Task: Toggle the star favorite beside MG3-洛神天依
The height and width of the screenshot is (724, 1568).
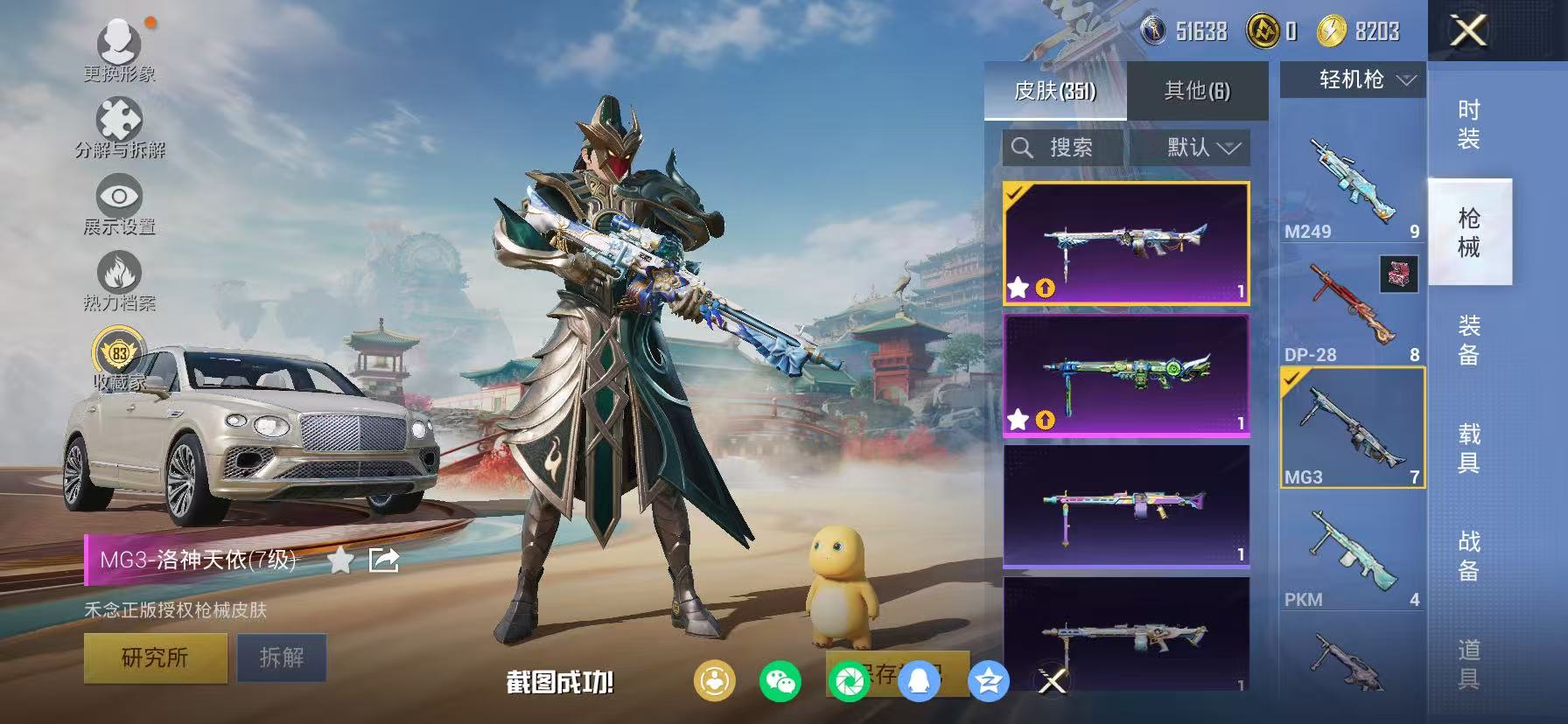Action: pyautogui.click(x=340, y=560)
